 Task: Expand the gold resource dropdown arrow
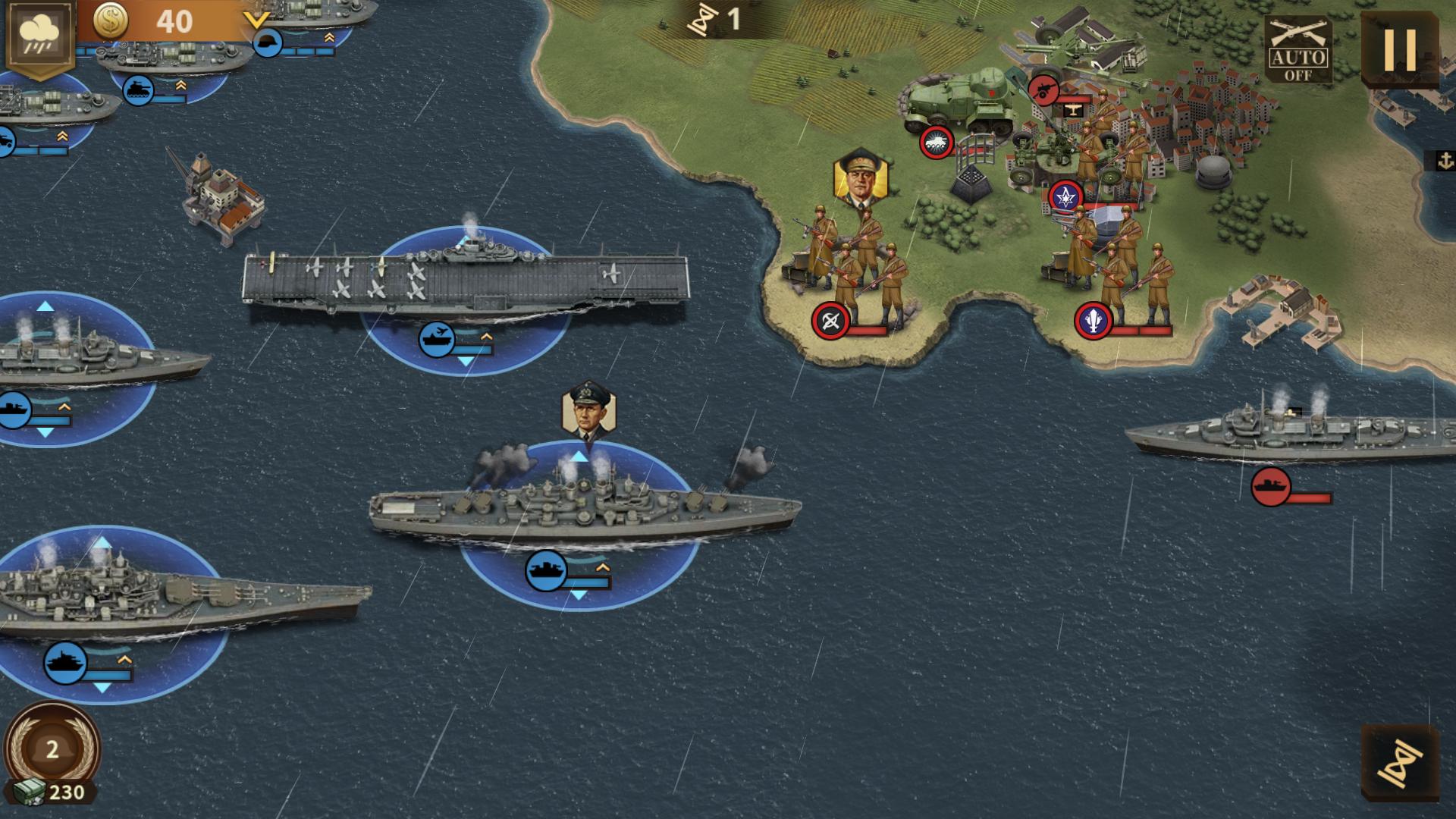coord(257,20)
